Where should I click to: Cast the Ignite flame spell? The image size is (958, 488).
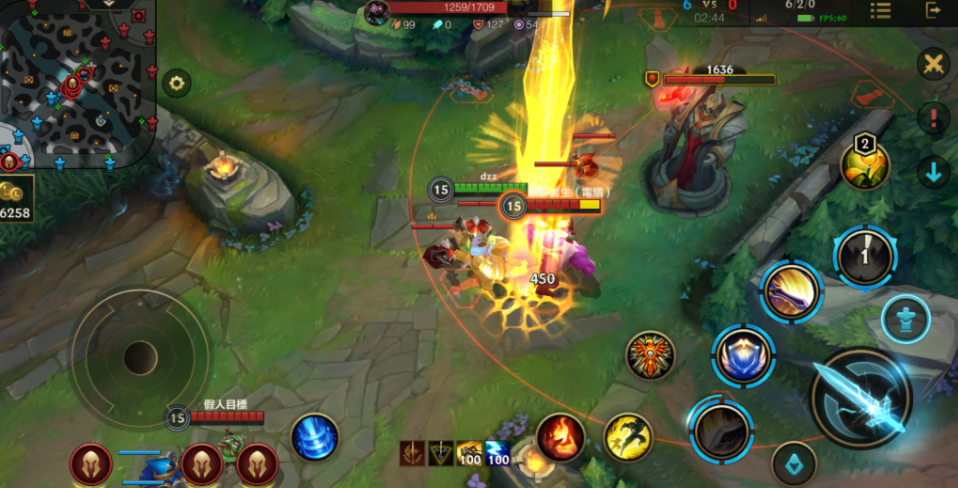[x=560, y=437]
